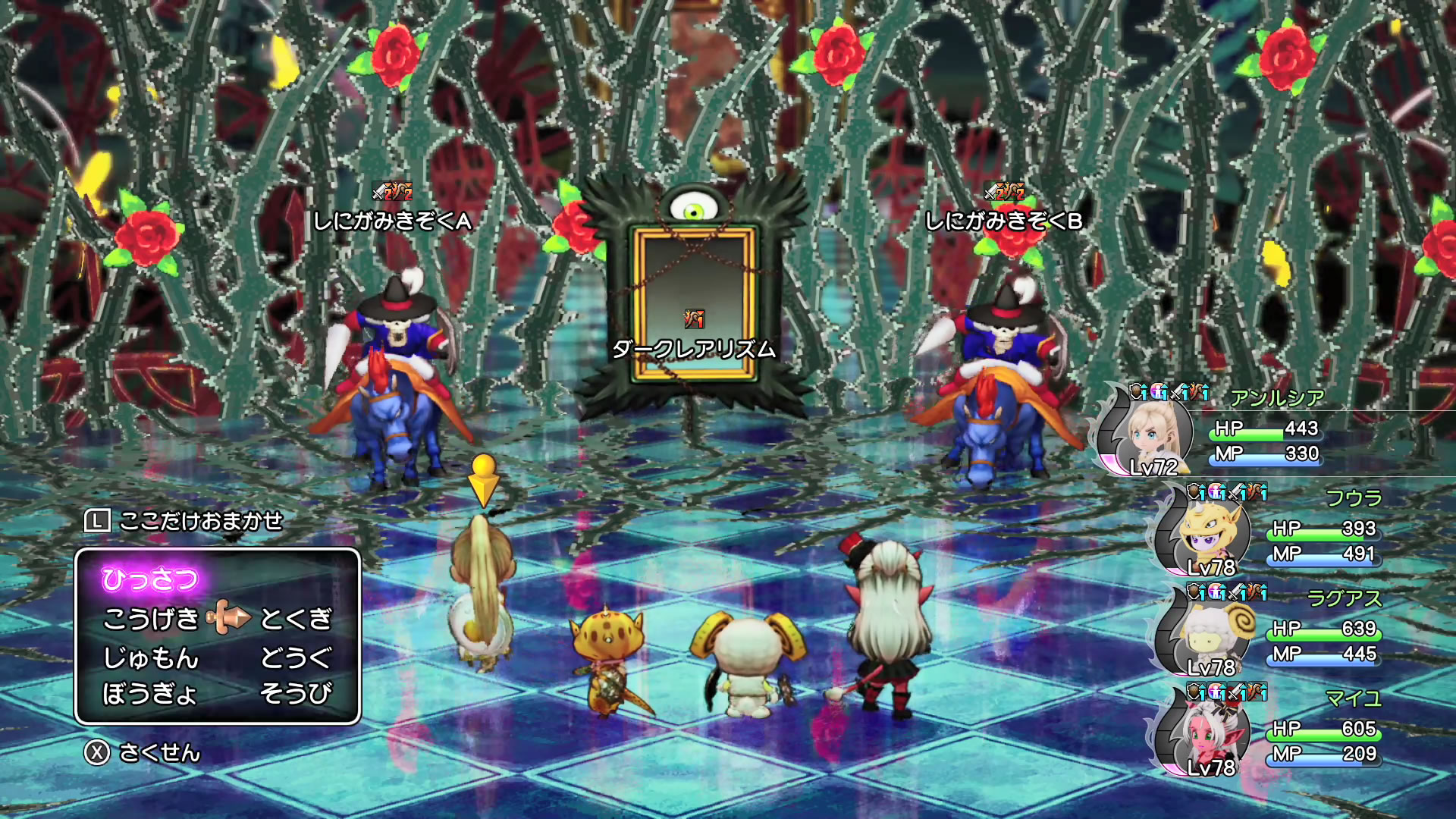Target the ダークレアリズム enemy label
This screenshot has height=819, width=1456.
(x=694, y=349)
